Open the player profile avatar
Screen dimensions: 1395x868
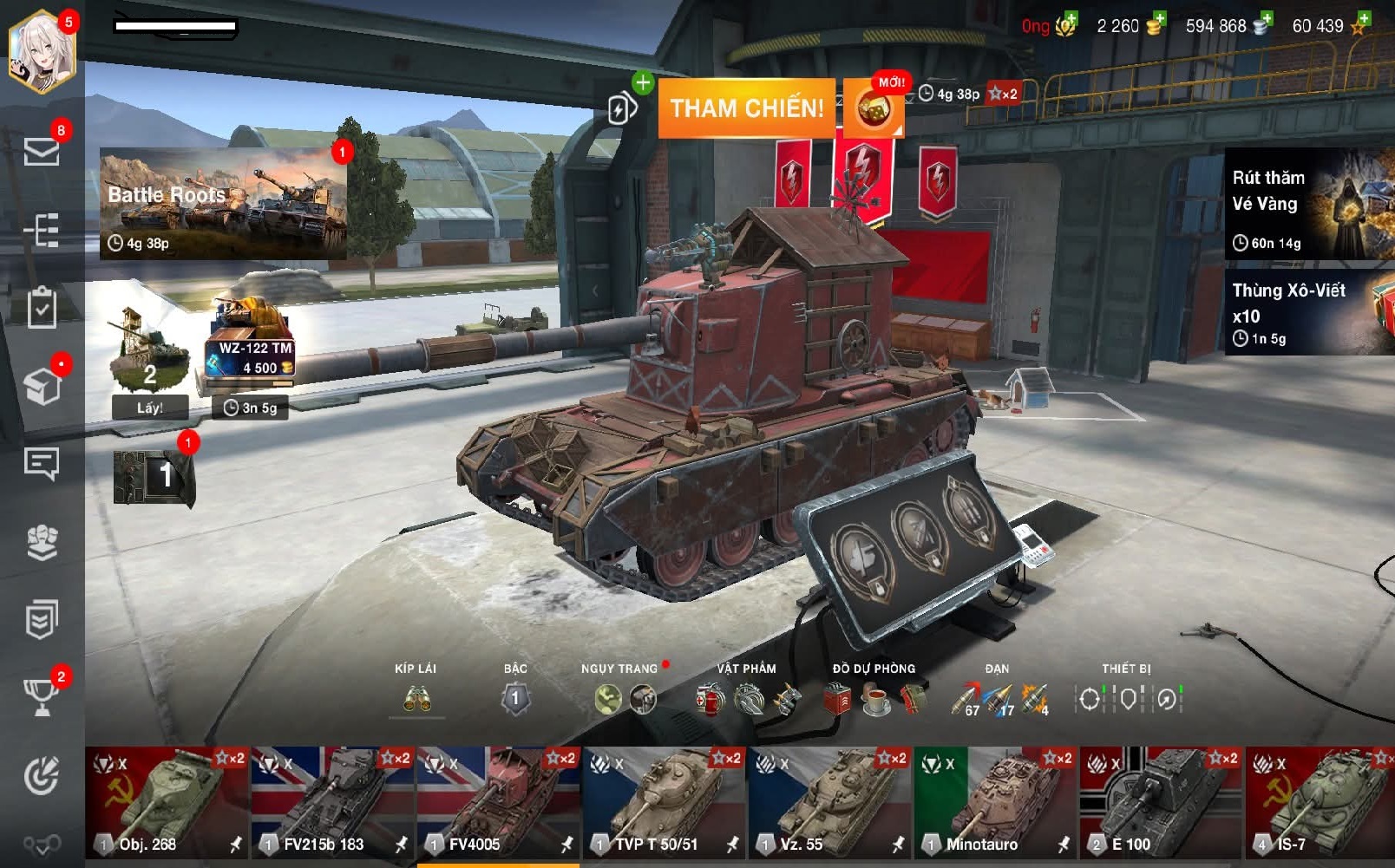(42, 50)
